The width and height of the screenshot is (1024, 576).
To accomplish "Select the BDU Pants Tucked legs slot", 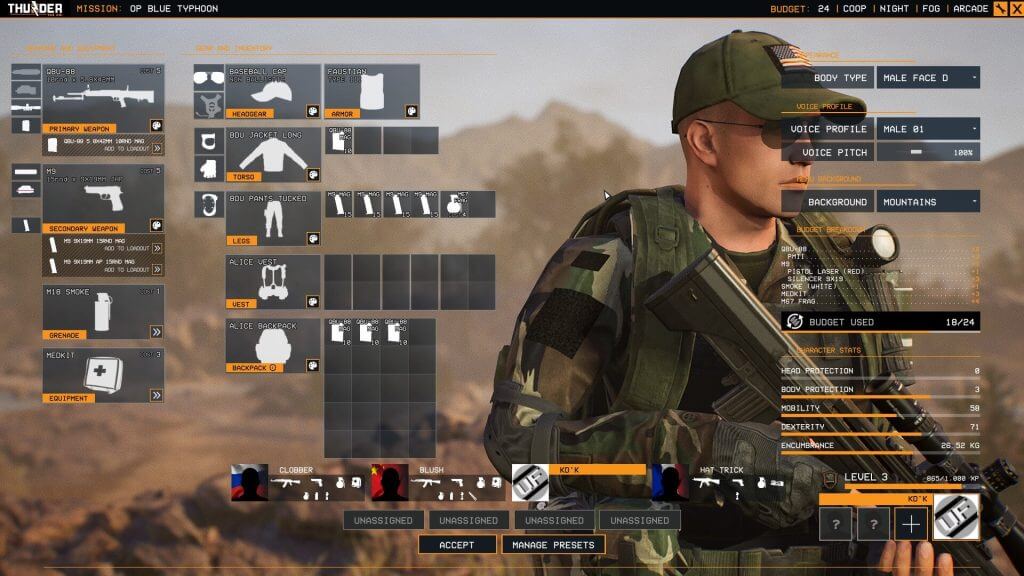I will tap(272, 218).
